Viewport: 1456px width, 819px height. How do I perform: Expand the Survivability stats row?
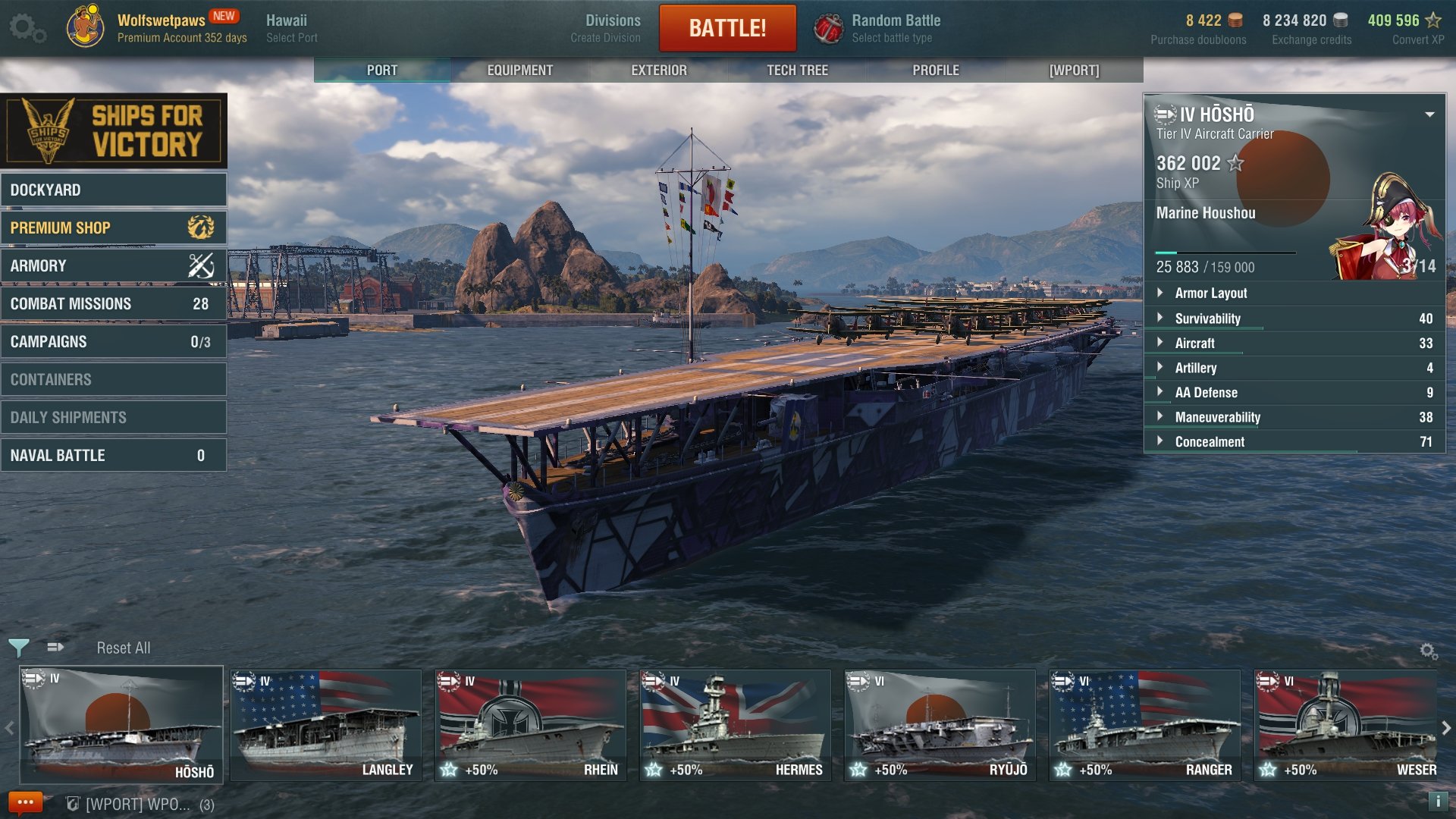click(1207, 318)
